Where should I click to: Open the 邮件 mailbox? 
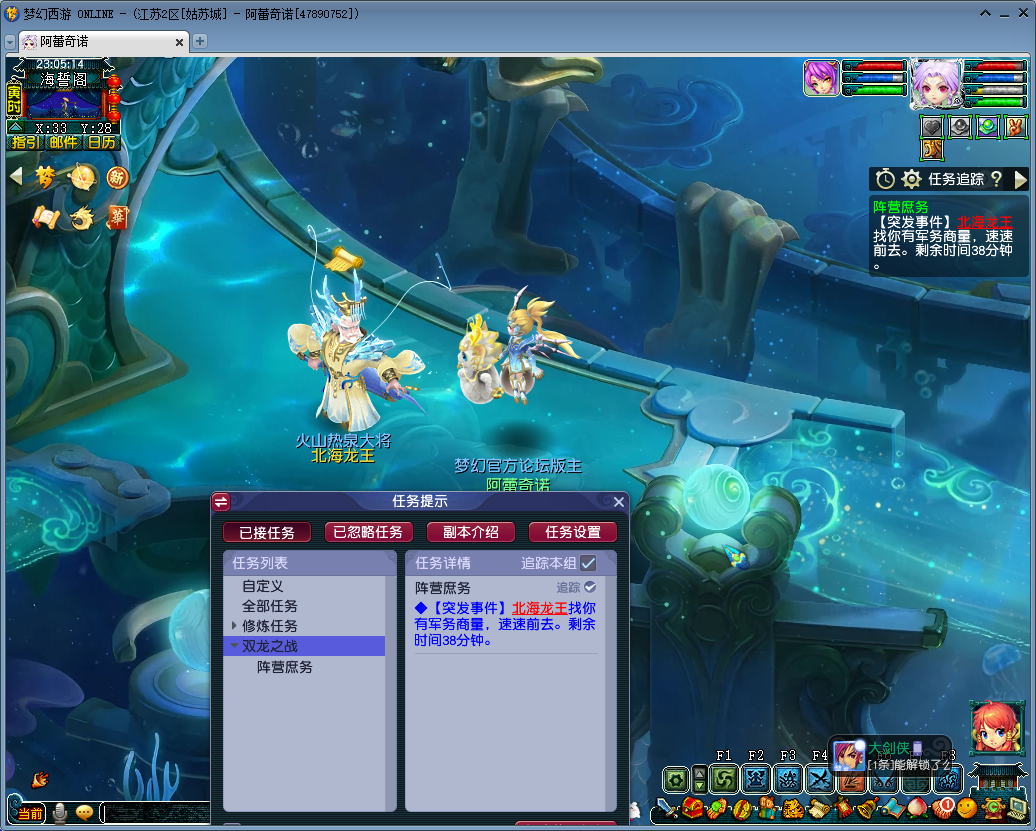click(x=63, y=142)
